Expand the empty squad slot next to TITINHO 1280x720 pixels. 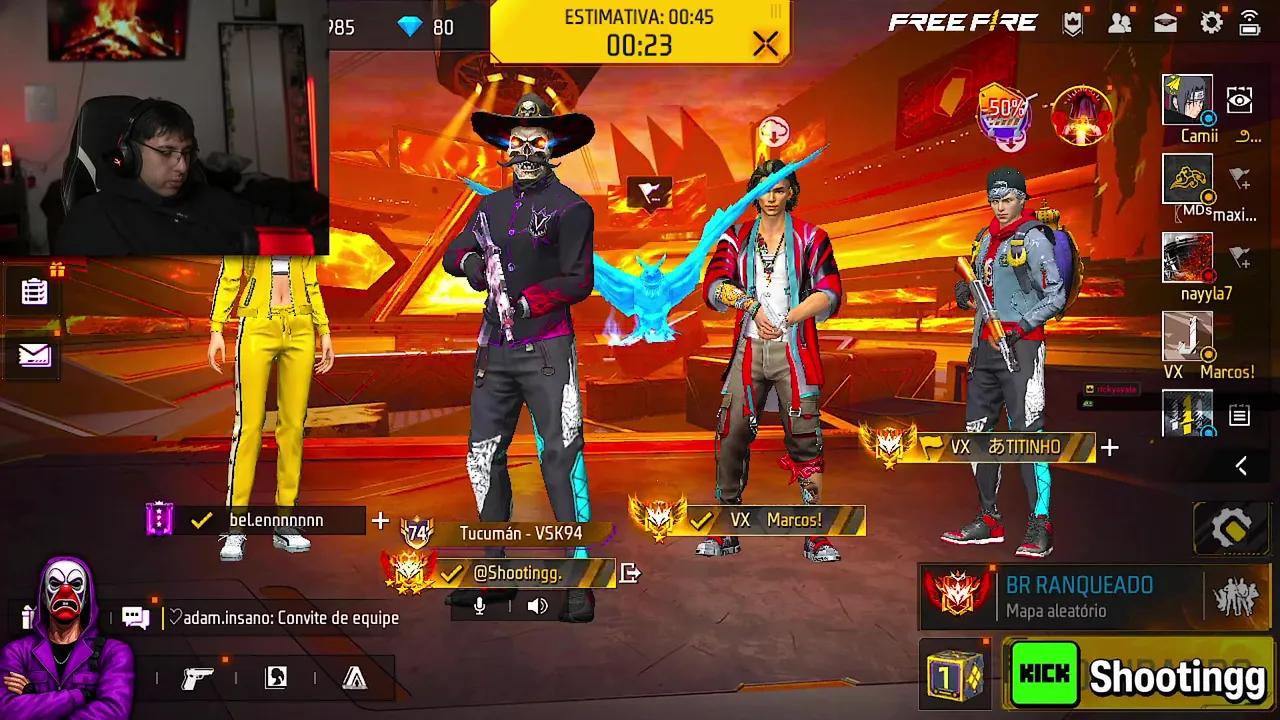coord(1110,447)
